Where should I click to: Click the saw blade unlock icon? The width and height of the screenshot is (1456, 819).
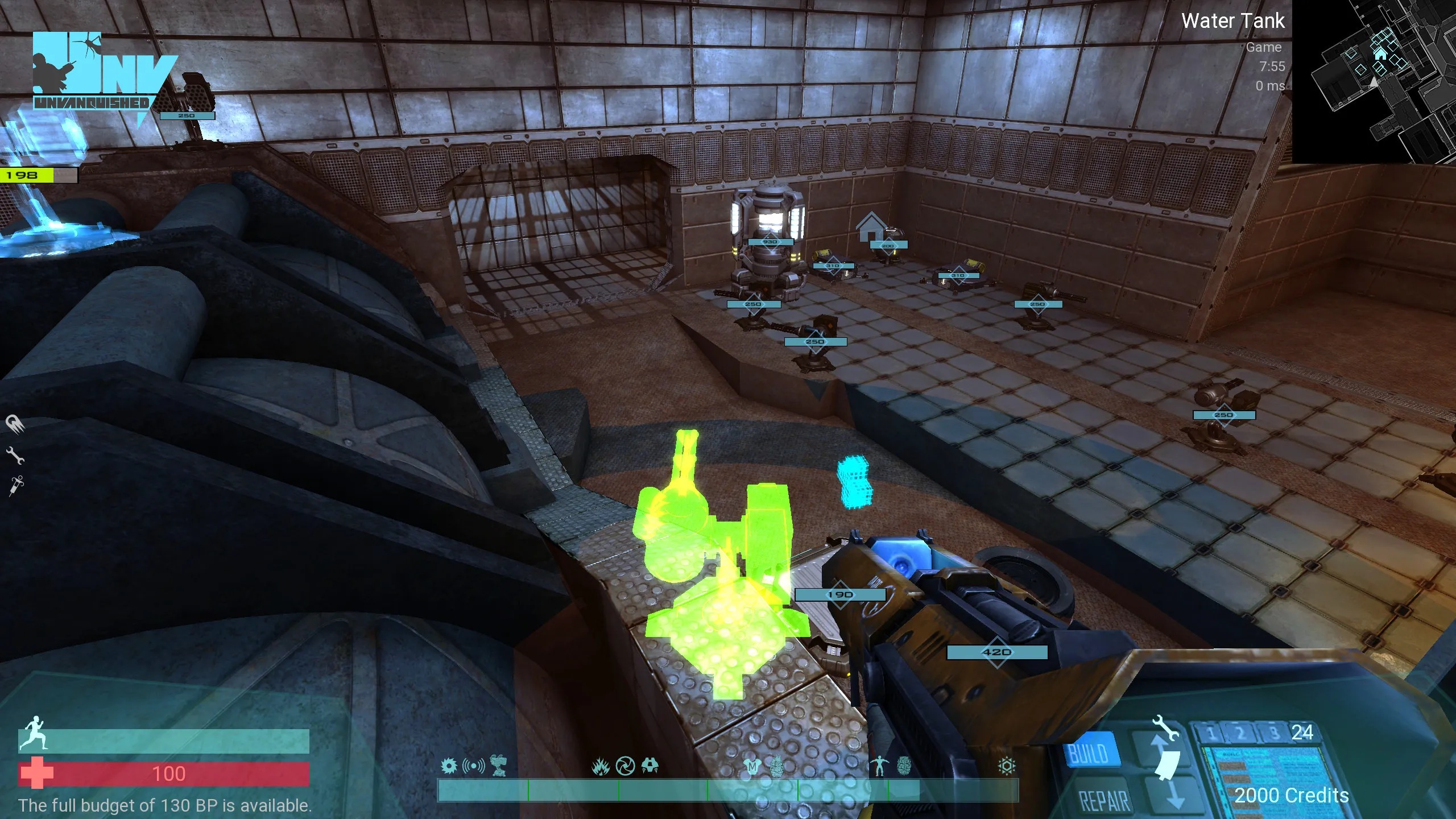point(449,766)
